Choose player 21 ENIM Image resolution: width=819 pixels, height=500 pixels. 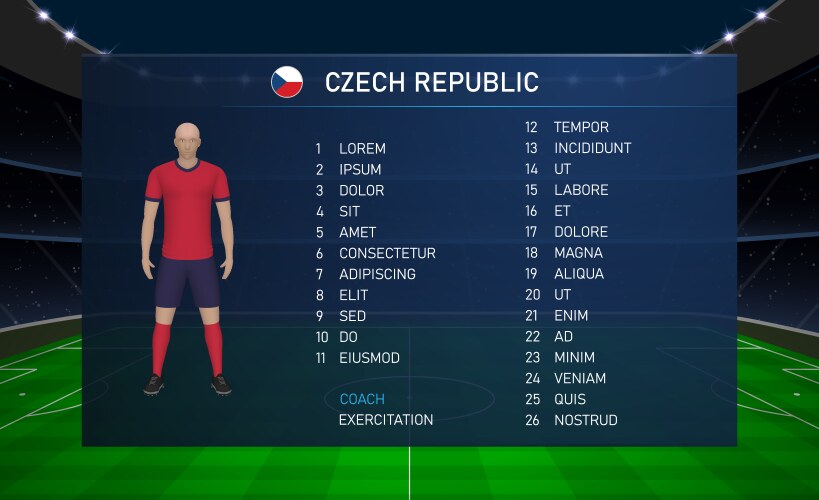click(571, 316)
